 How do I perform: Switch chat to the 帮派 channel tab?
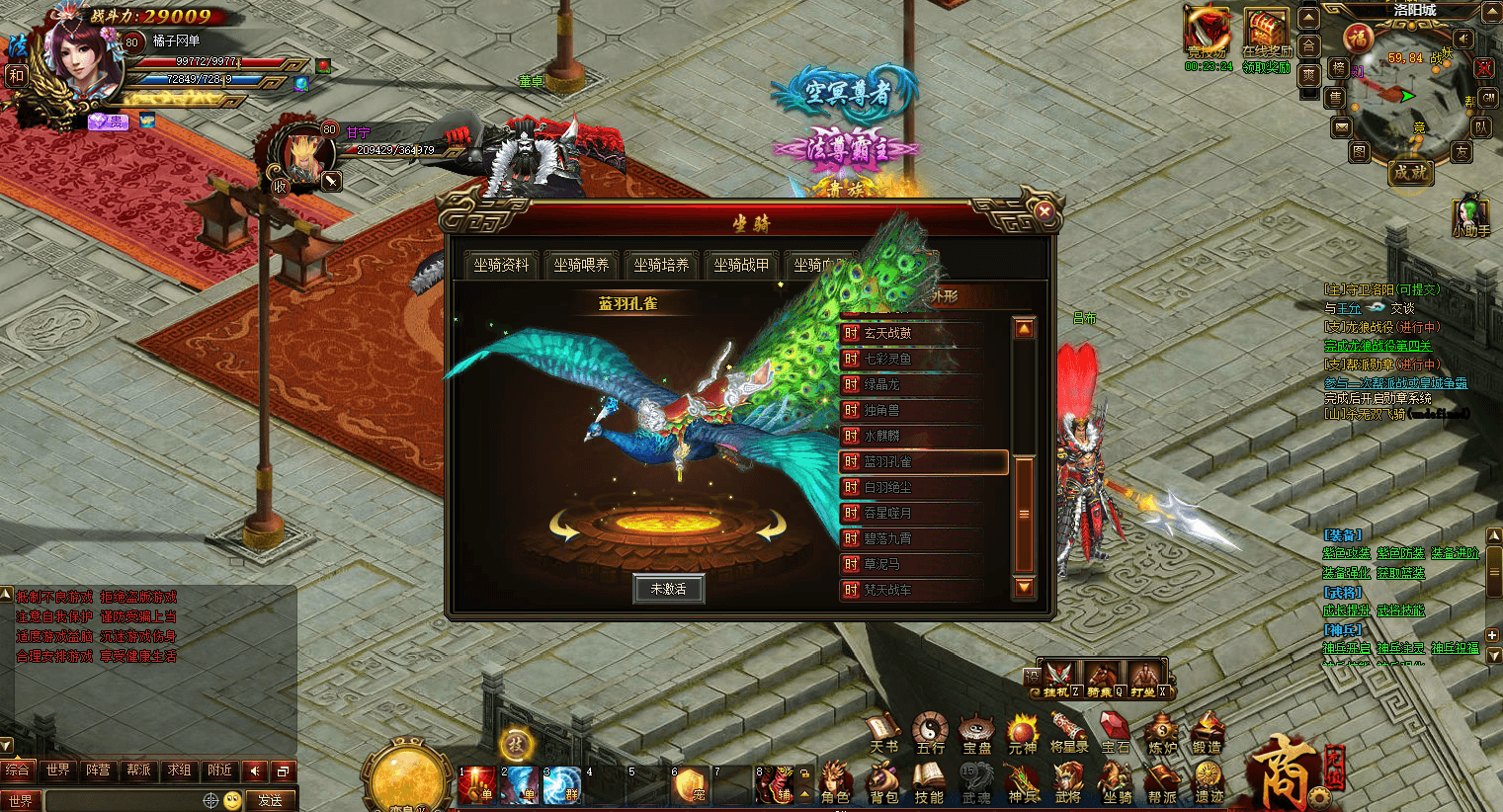pos(138,770)
